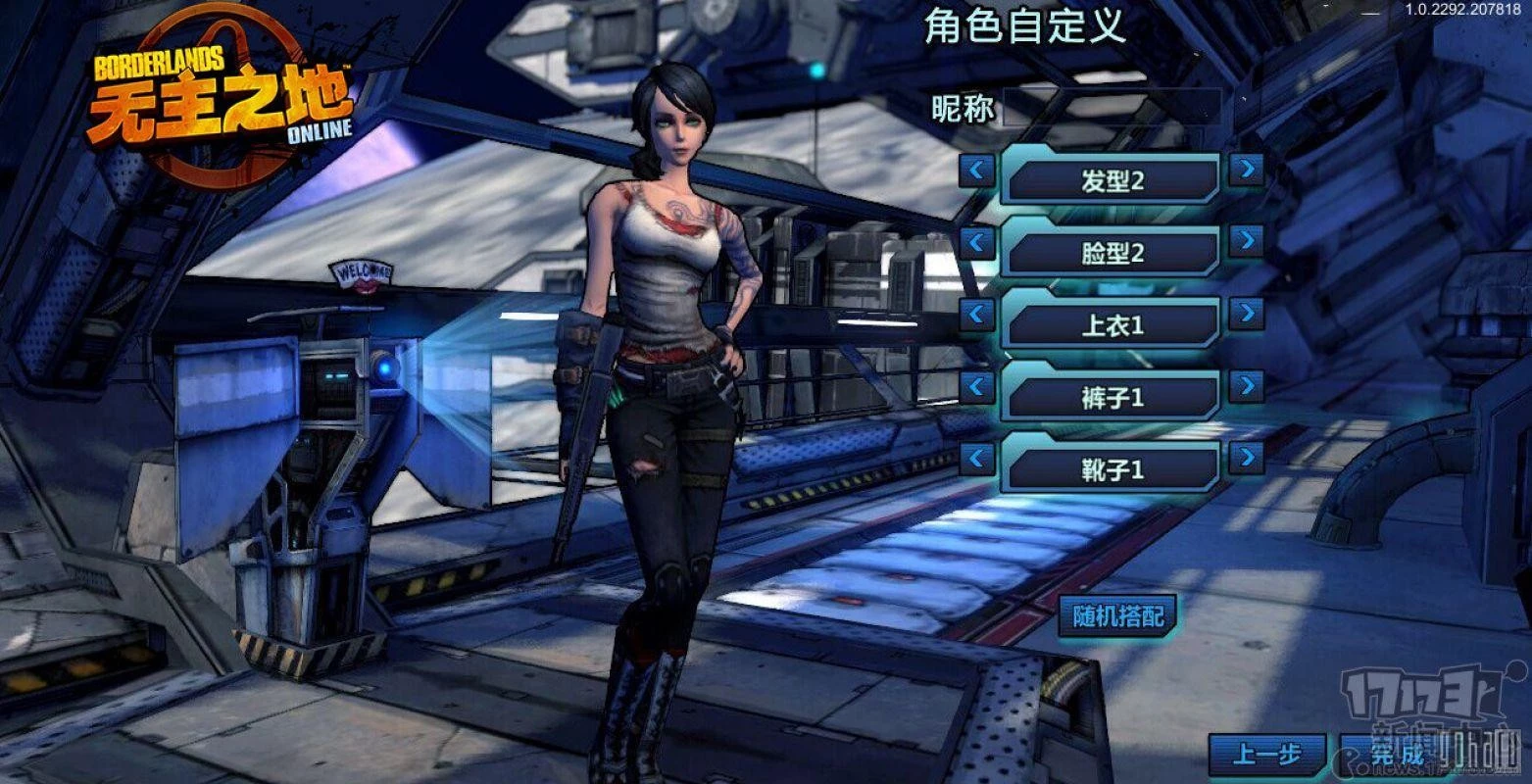
Task: Select previous top with left arrow beside 上衣1
Action: 976,315
